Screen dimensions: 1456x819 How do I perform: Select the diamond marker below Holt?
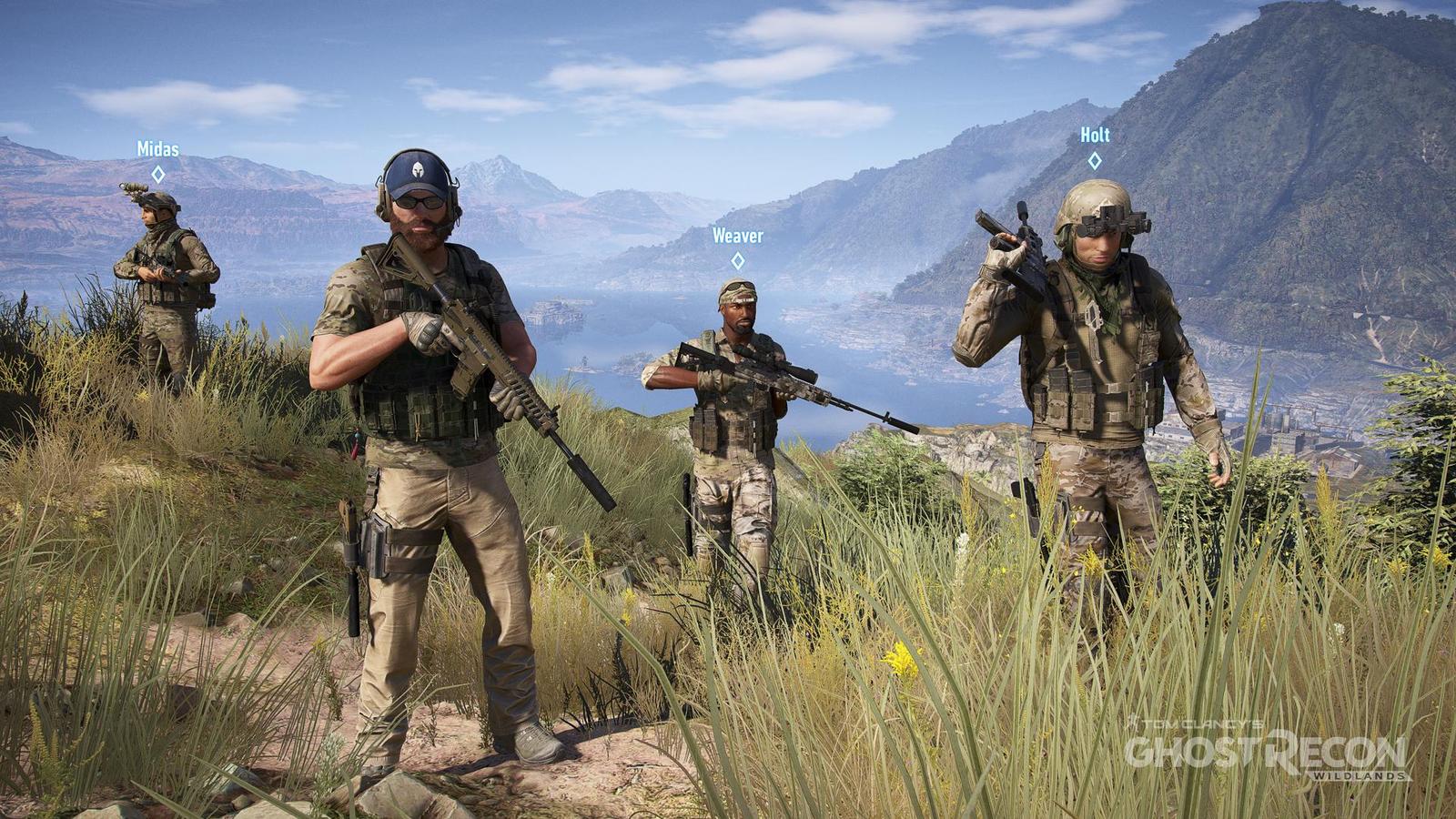[1095, 160]
